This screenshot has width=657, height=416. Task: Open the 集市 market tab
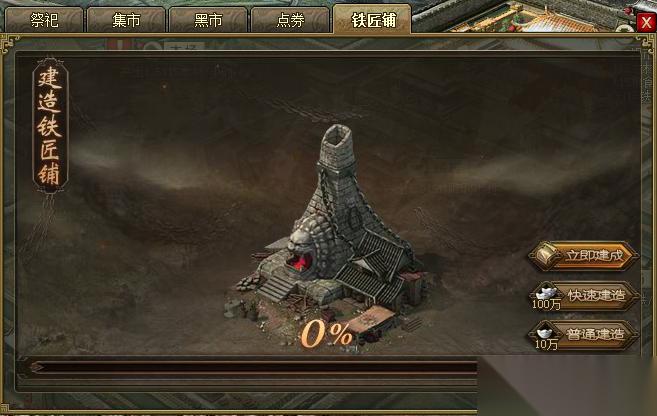click(x=126, y=19)
